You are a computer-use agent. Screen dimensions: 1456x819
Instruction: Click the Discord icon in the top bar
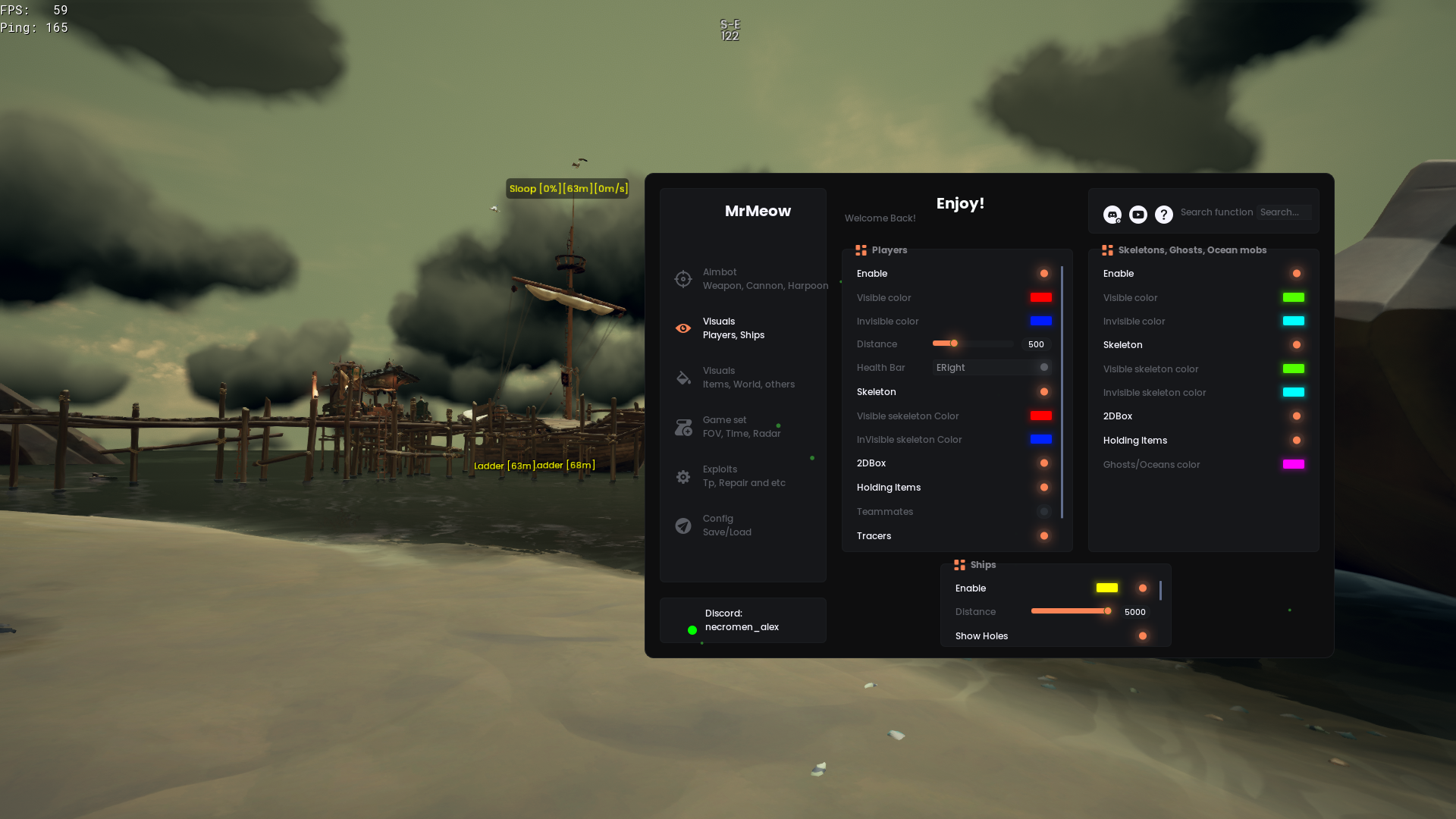tap(1112, 215)
